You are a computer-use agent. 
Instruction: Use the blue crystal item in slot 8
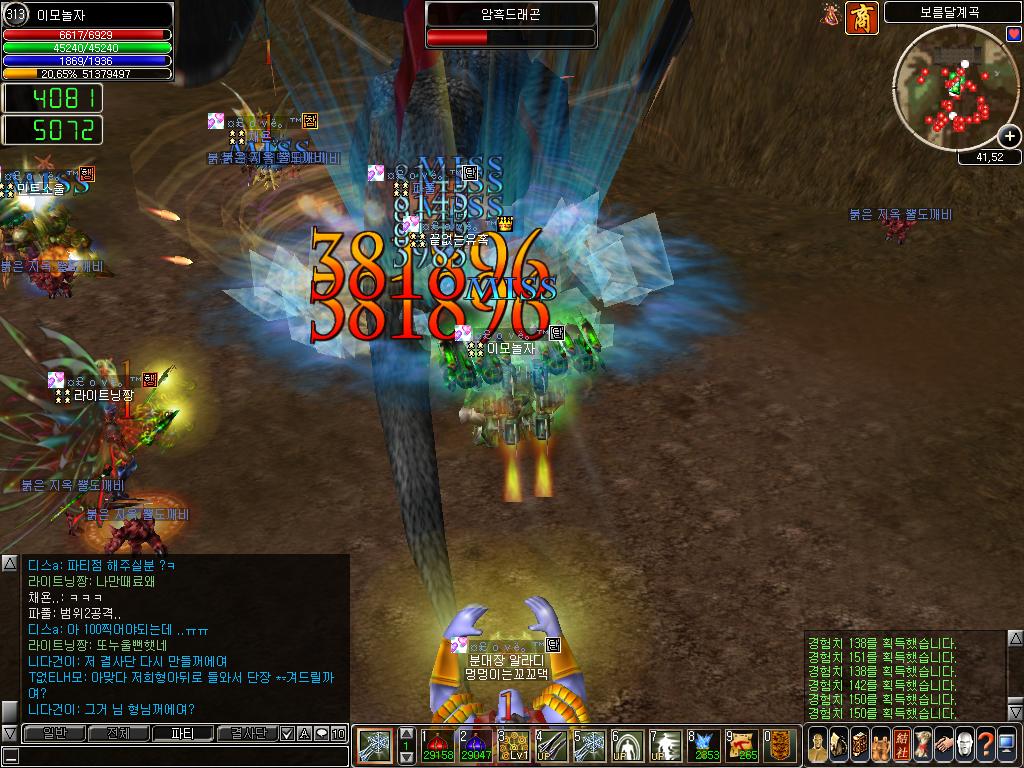click(x=706, y=745)
